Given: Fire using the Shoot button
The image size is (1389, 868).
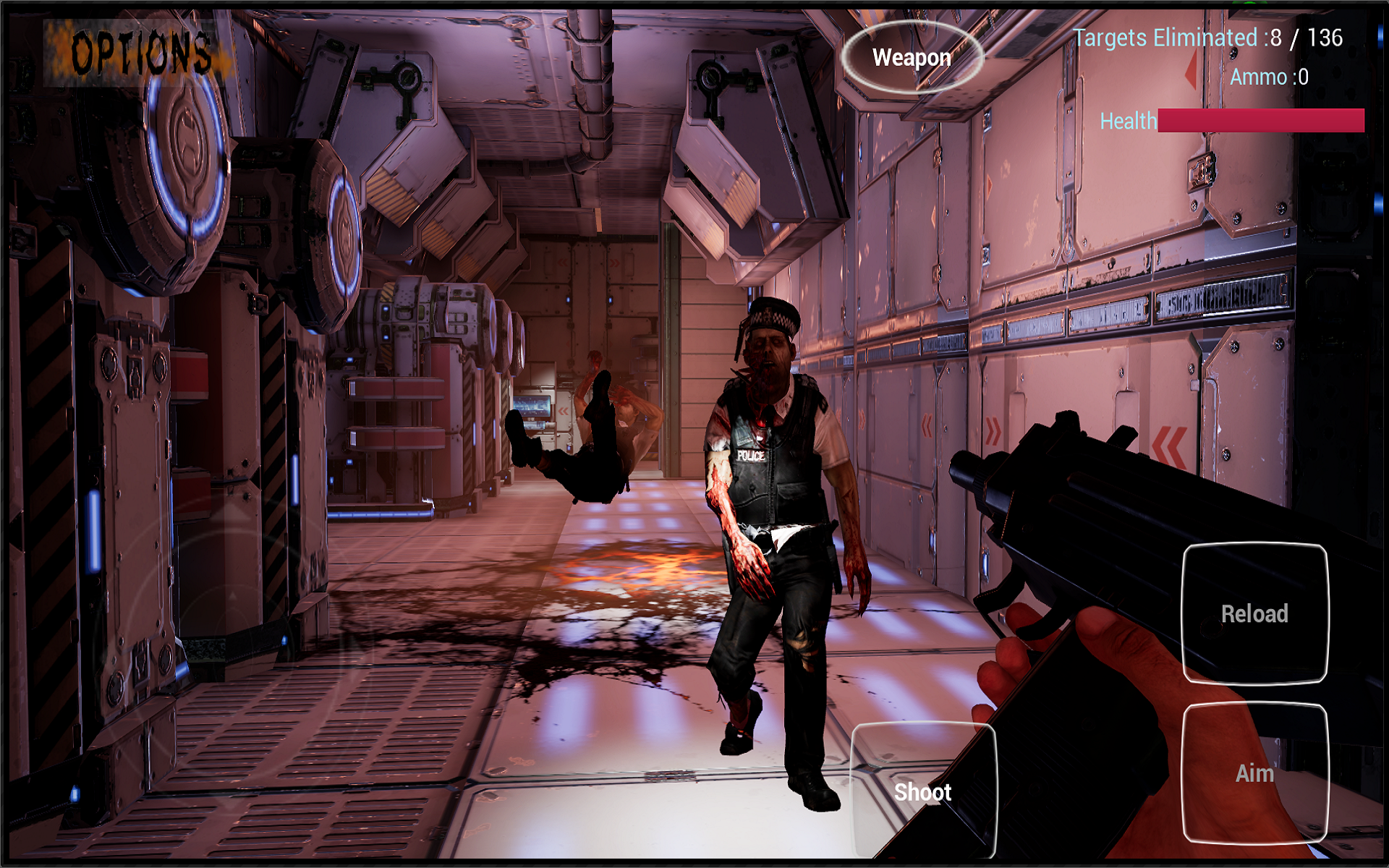Looking at the screenshot, I should (x=923, y=791).
